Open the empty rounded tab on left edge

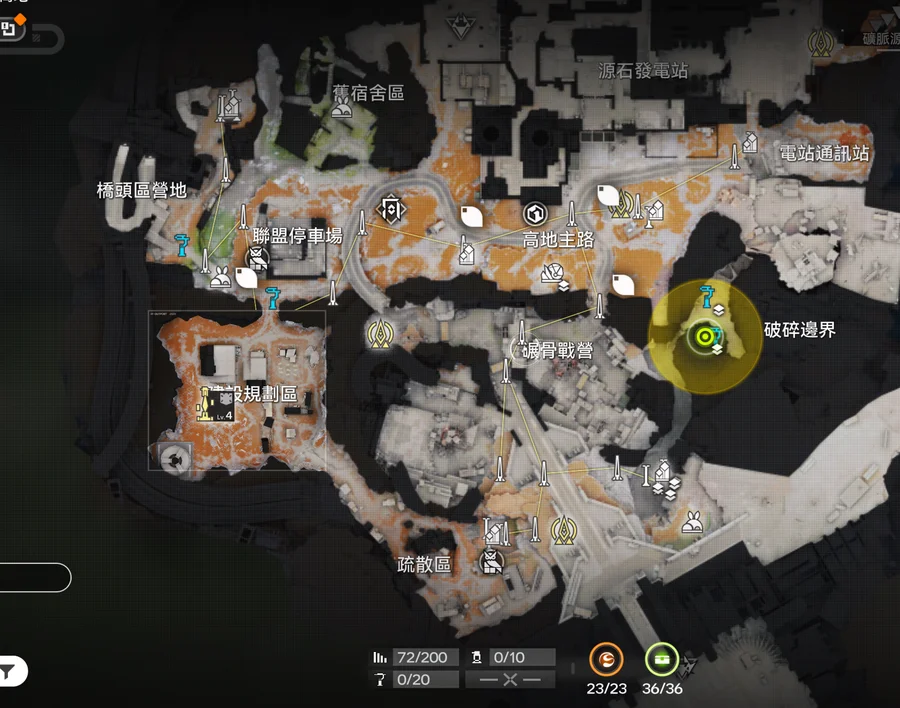point(34,577)
